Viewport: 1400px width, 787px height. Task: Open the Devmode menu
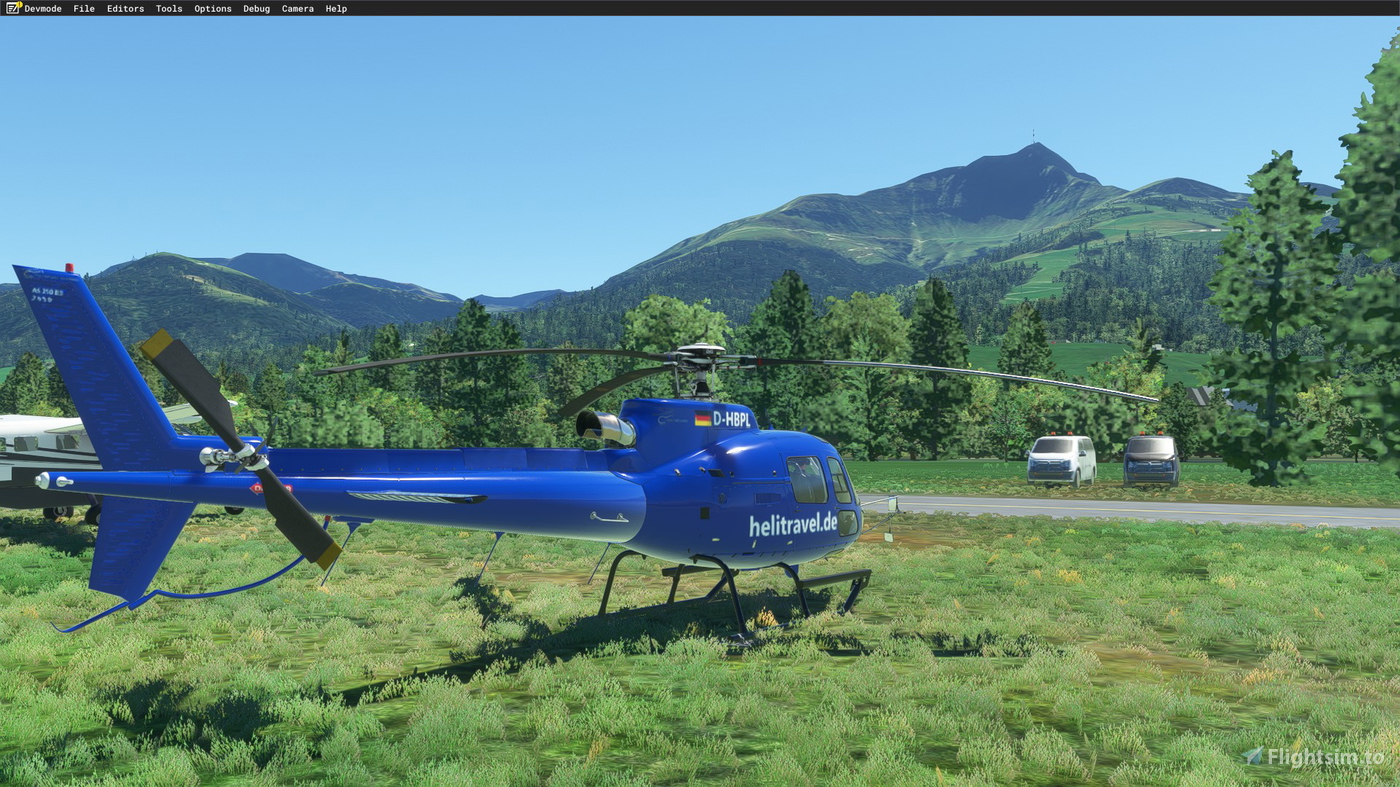coord(42,8)
